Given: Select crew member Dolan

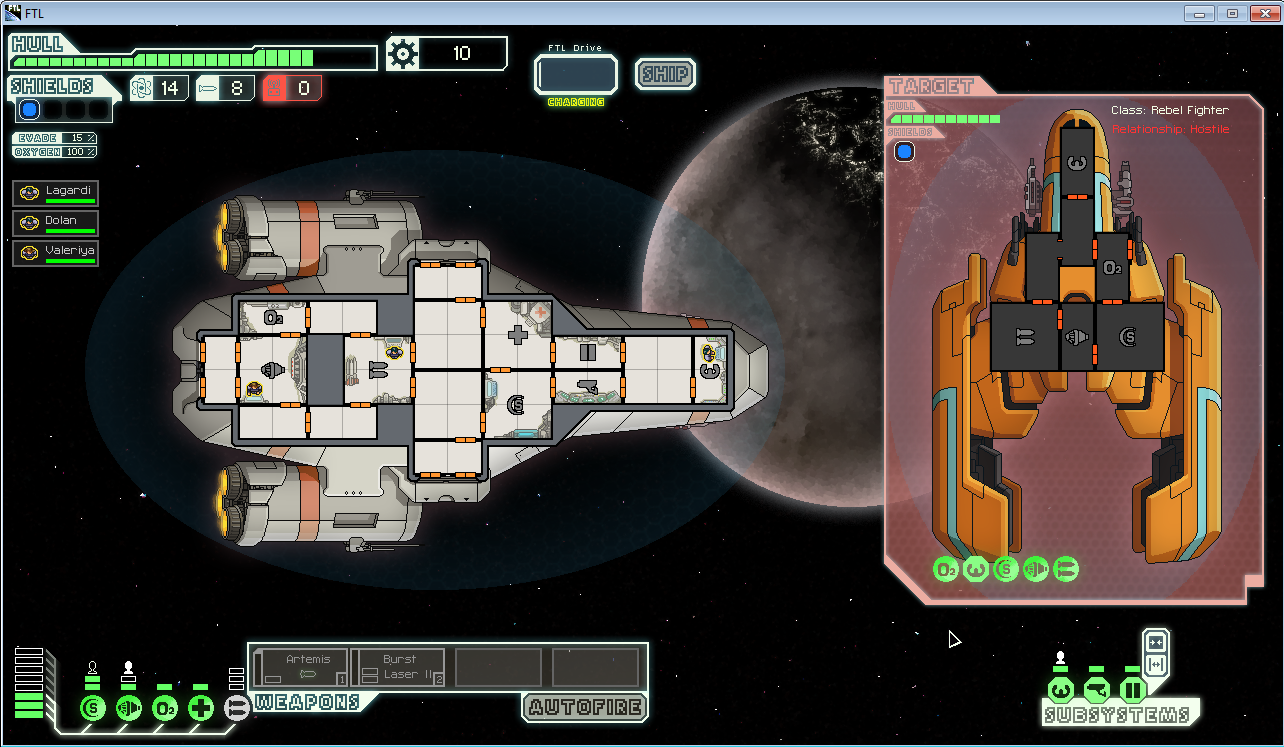Looking at the screenshot, I should pos(56,224).
